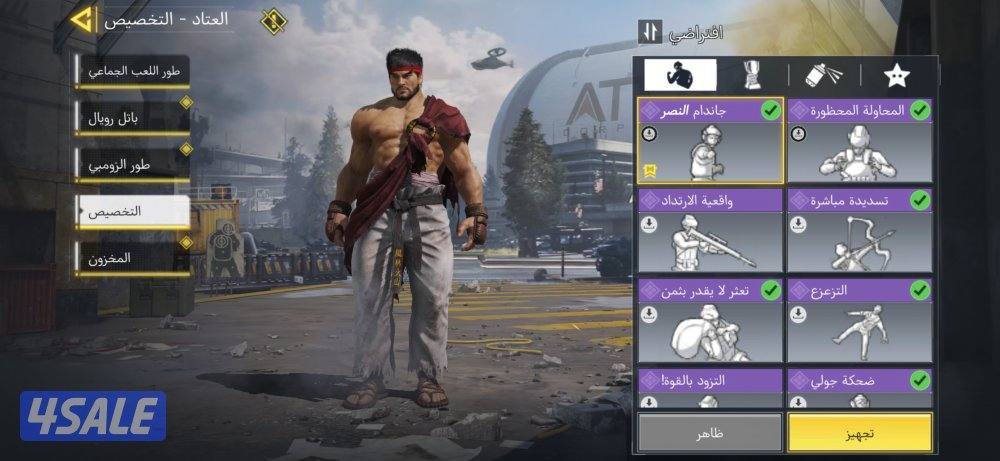Viewport: 1000px width, 461px height.
Task: Show the star tab
Action: click(x=896, y=75)
